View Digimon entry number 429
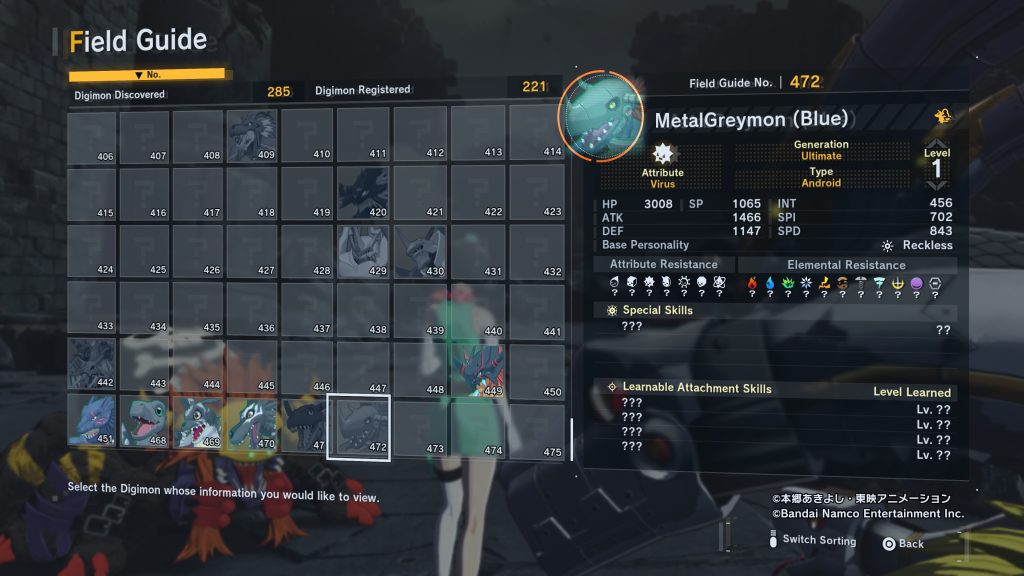1024x576 pixels. pos(362,250)
